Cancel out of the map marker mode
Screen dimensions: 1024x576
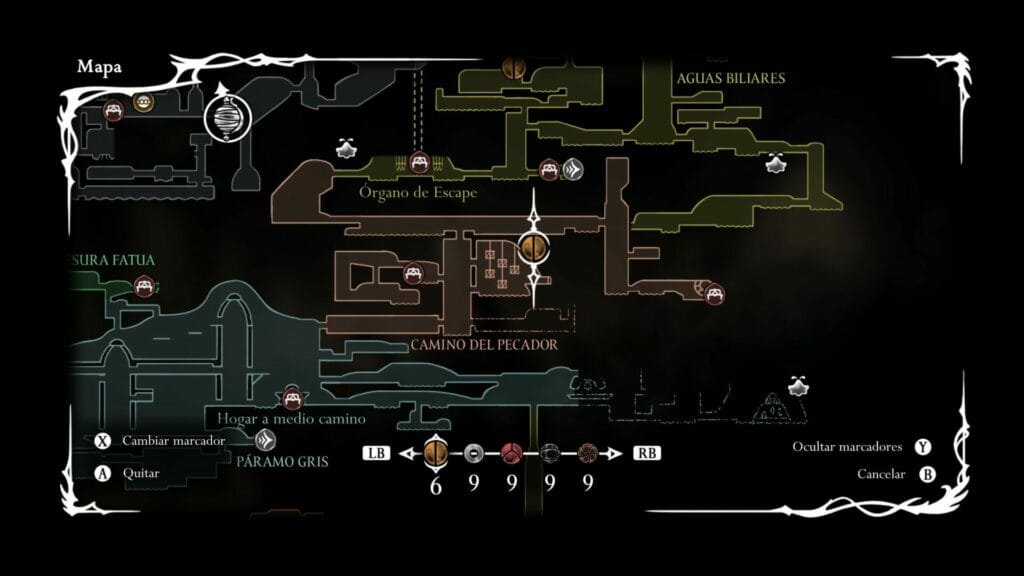(880, 474)
